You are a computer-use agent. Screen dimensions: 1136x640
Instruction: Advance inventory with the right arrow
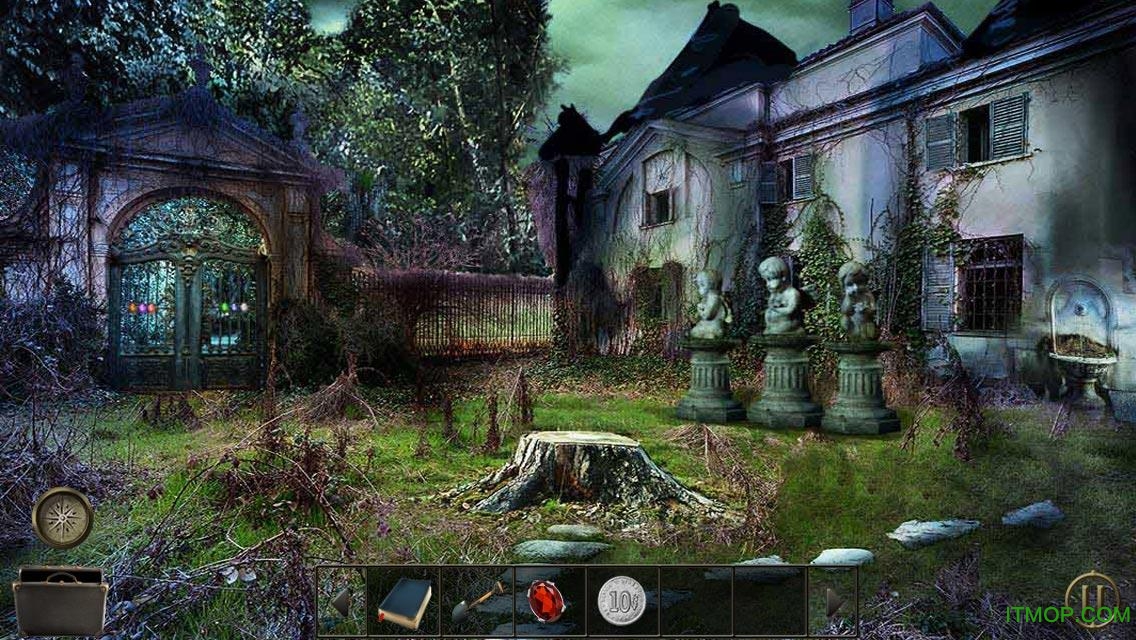[836, 602]
